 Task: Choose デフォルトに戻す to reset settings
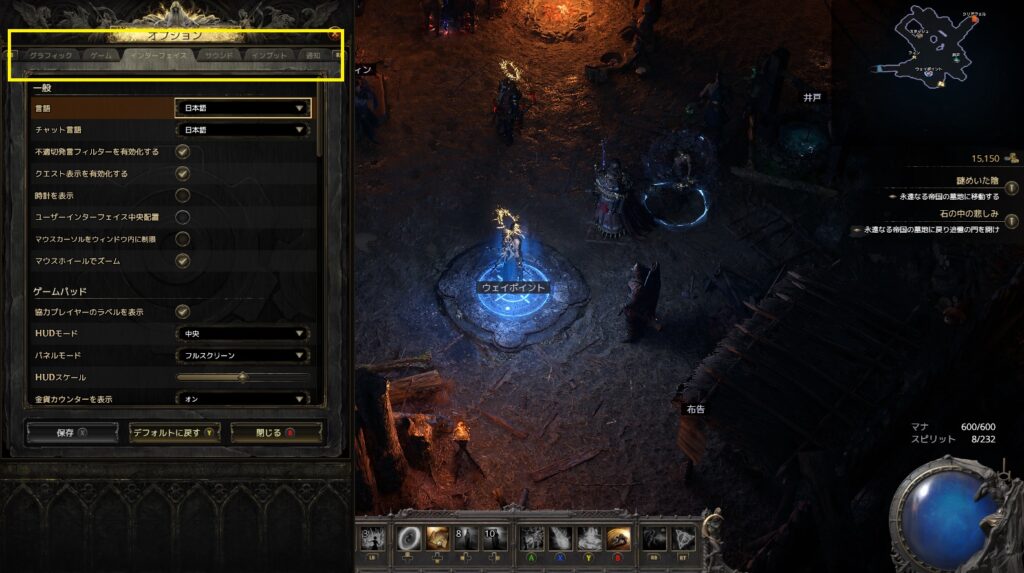(174, 432)
